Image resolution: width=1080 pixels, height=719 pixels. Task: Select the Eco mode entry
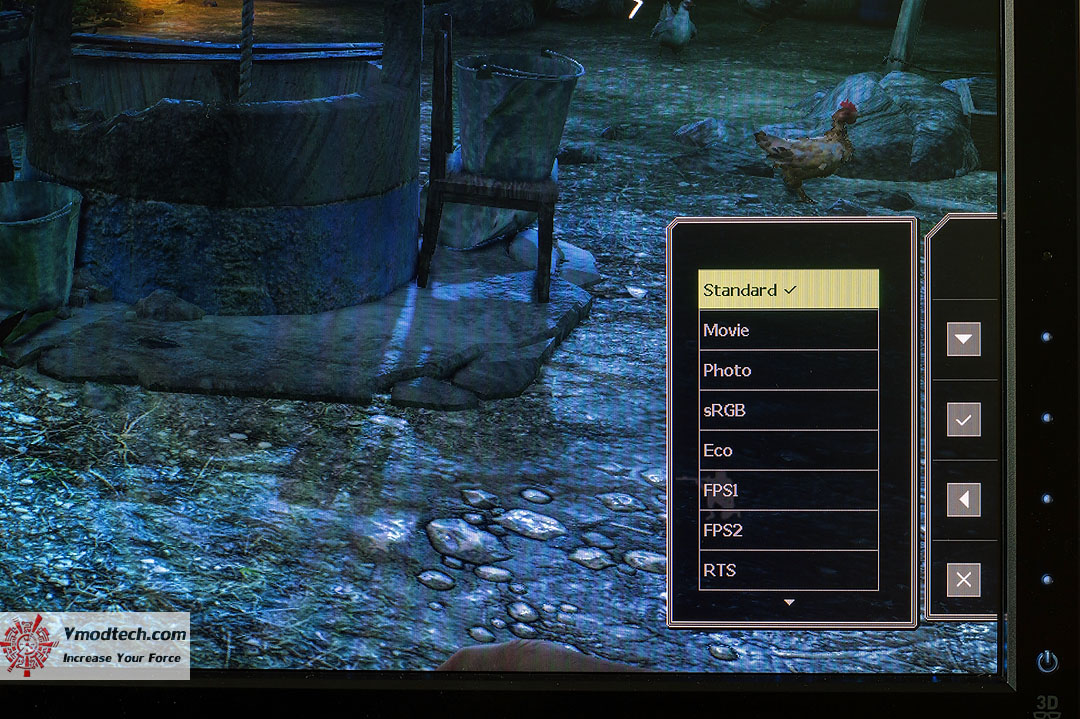coord(788,450)
